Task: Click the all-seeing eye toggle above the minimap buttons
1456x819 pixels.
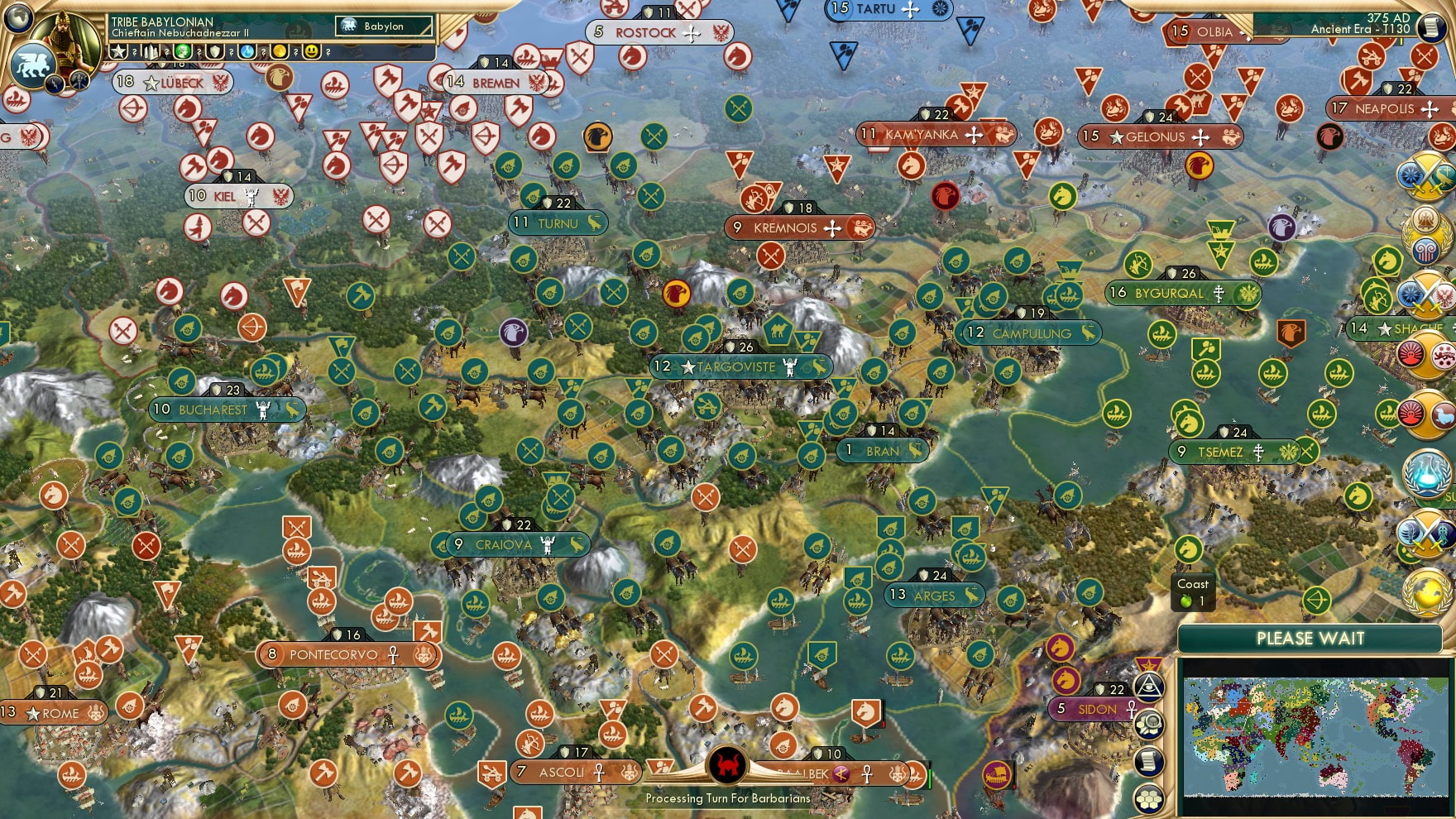Action: click(1149, 687)
